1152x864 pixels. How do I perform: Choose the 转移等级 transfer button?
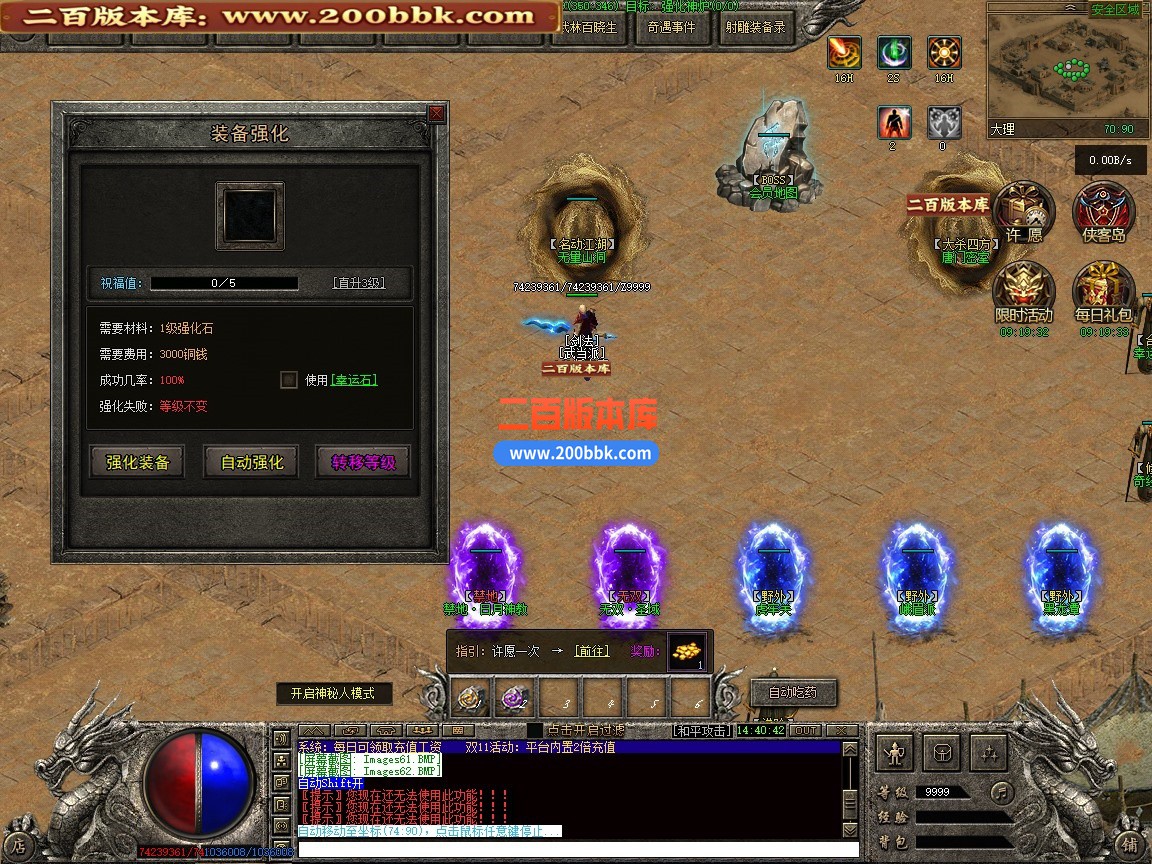pos(364,462)
